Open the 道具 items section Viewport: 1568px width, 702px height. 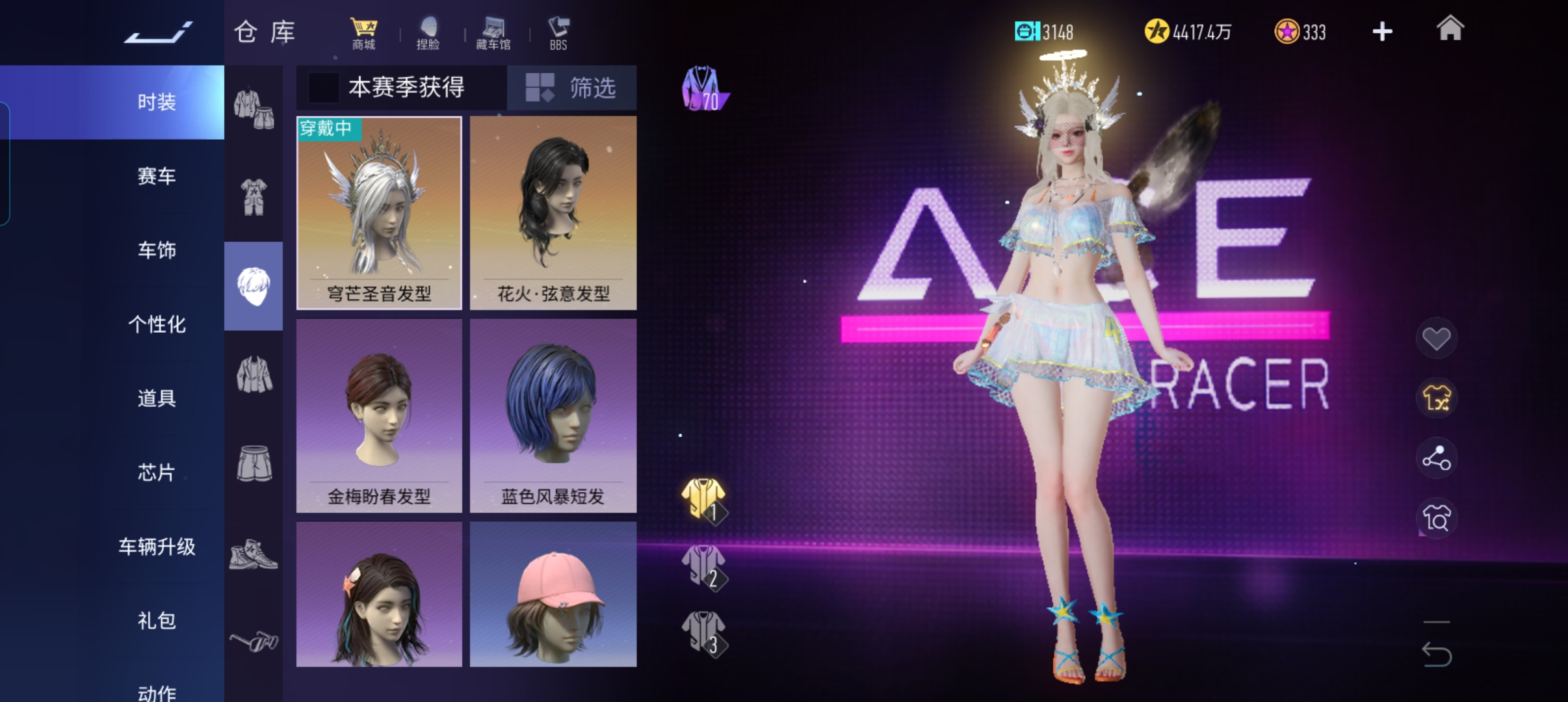pos(157,398)
